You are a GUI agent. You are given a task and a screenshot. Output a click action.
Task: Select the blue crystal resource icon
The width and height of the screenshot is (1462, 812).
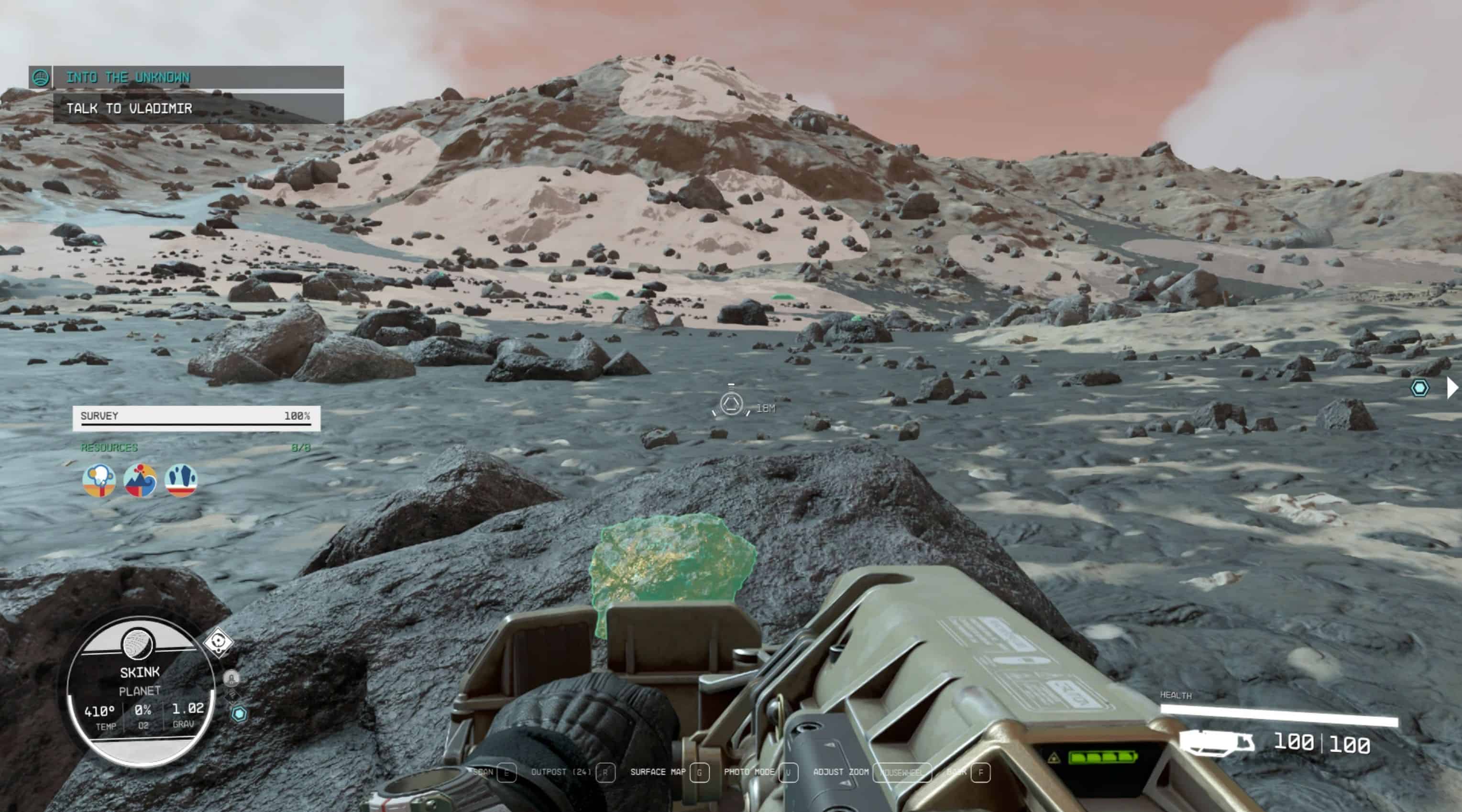click(x=181, y=480)
